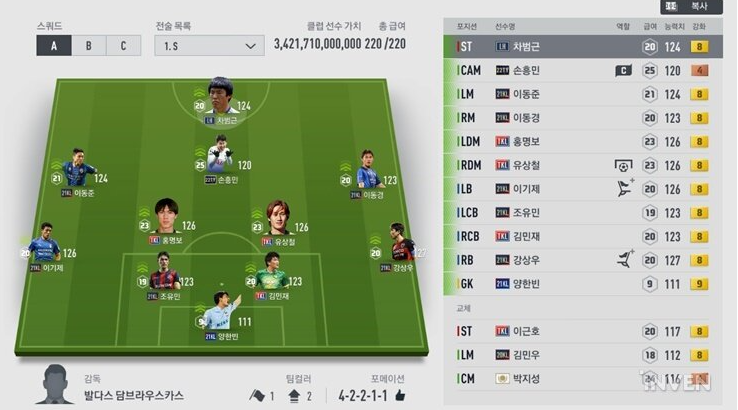
Task: Select left back 이기제 on the pitch
Action: (45, 249)
